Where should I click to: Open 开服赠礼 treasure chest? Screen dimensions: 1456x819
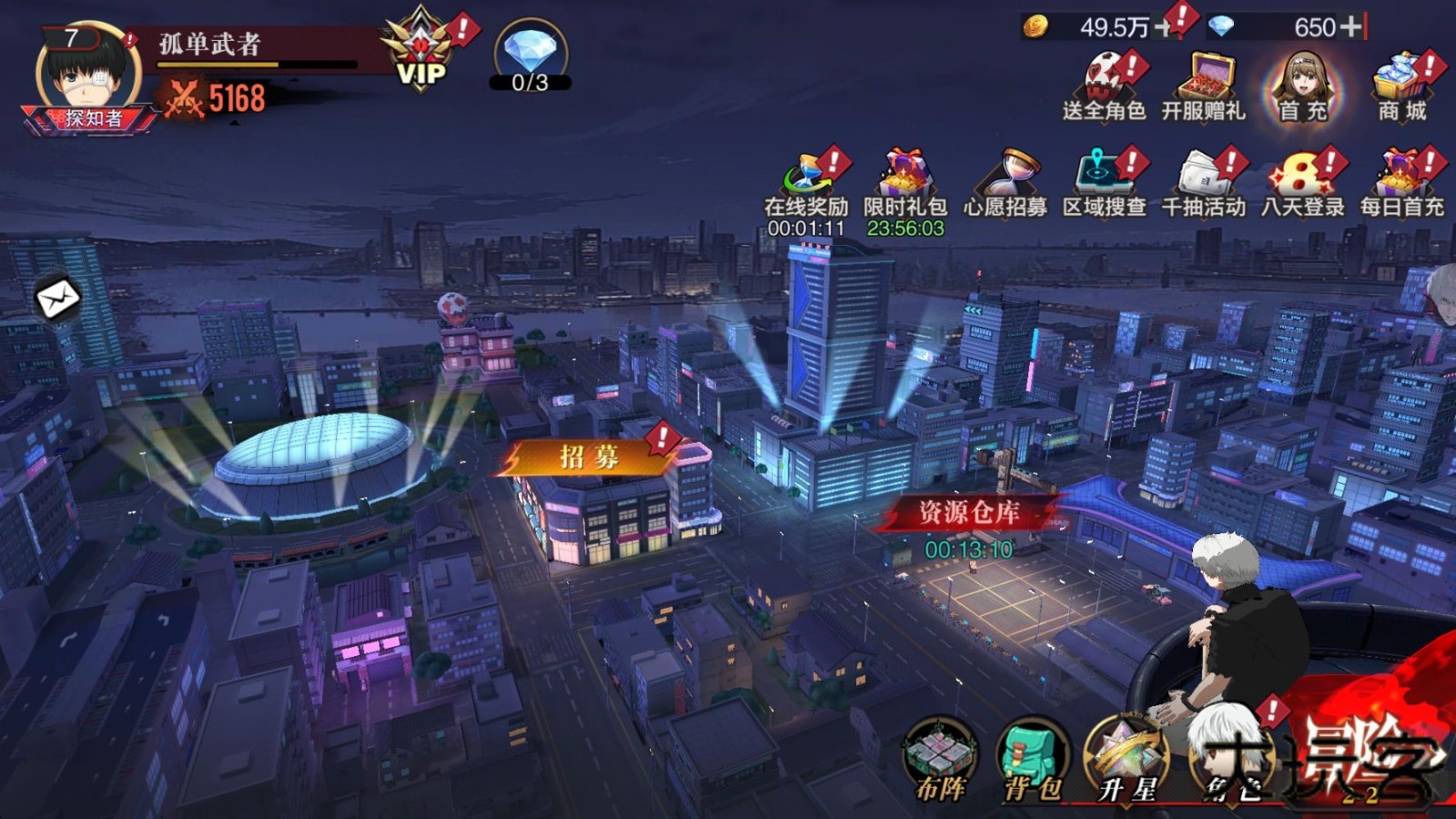coord(1203,86)
